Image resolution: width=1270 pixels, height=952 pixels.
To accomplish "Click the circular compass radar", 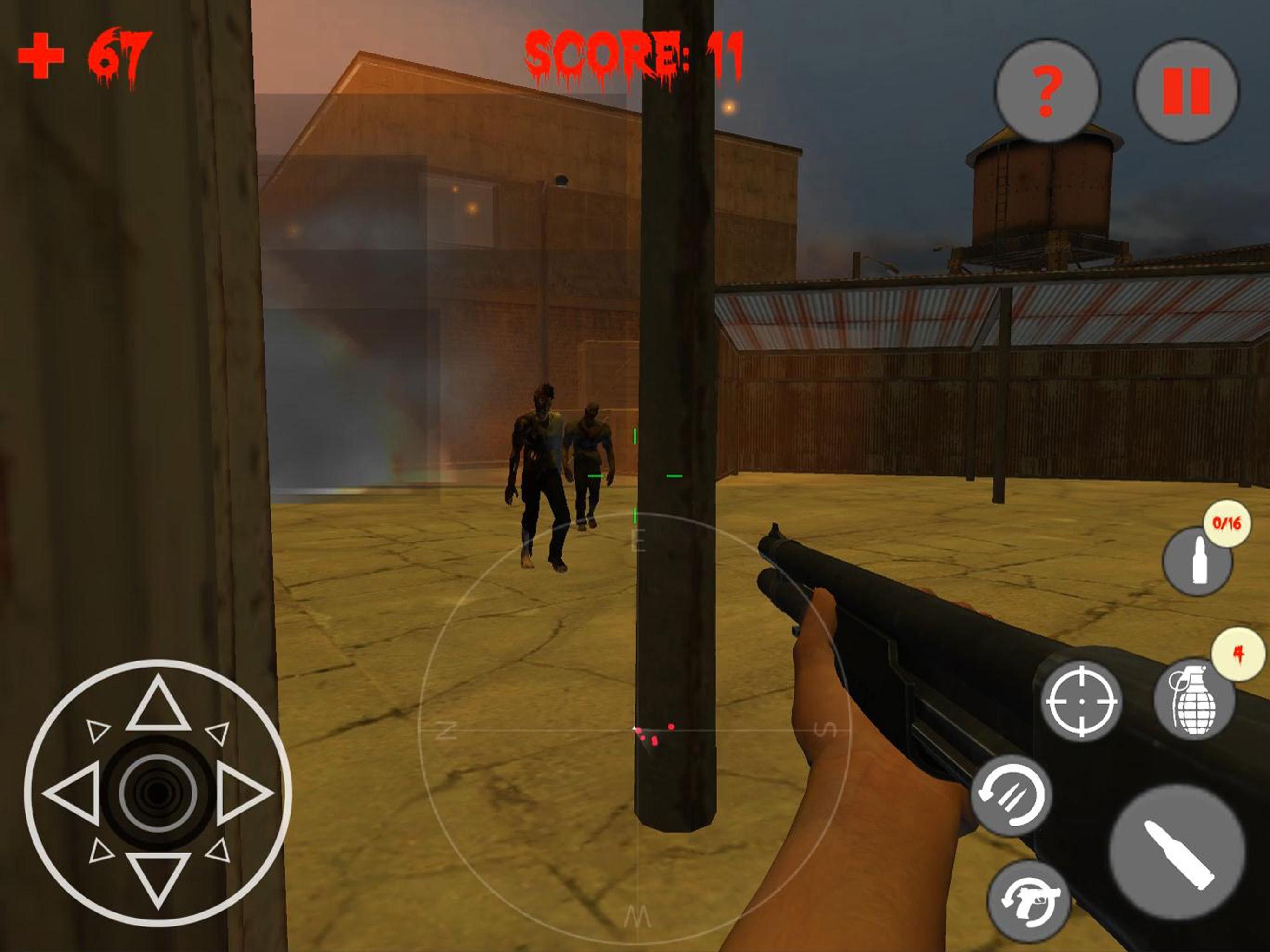I will click(636, 730).
